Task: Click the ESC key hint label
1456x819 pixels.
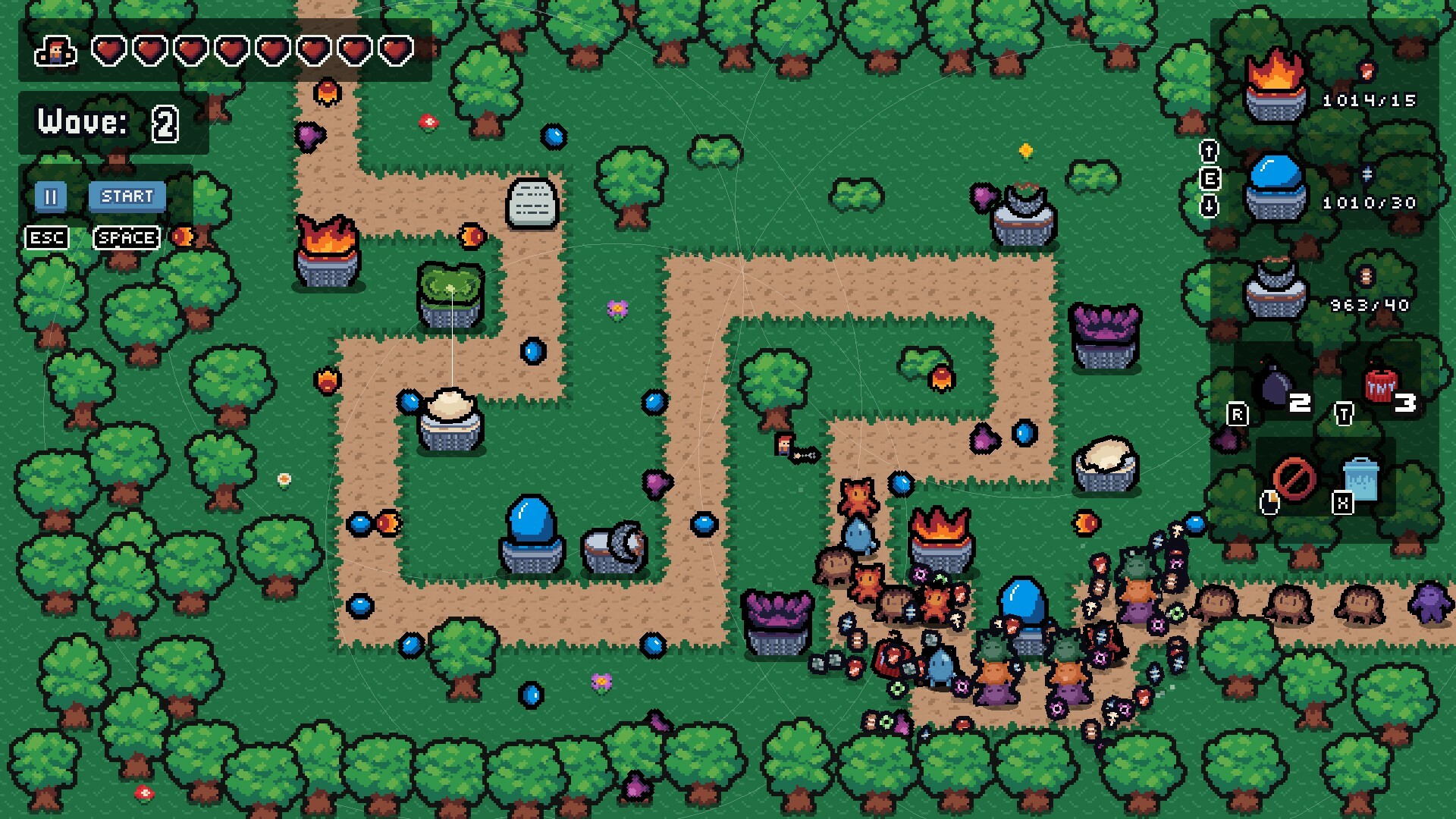Action: click(47, 237)
